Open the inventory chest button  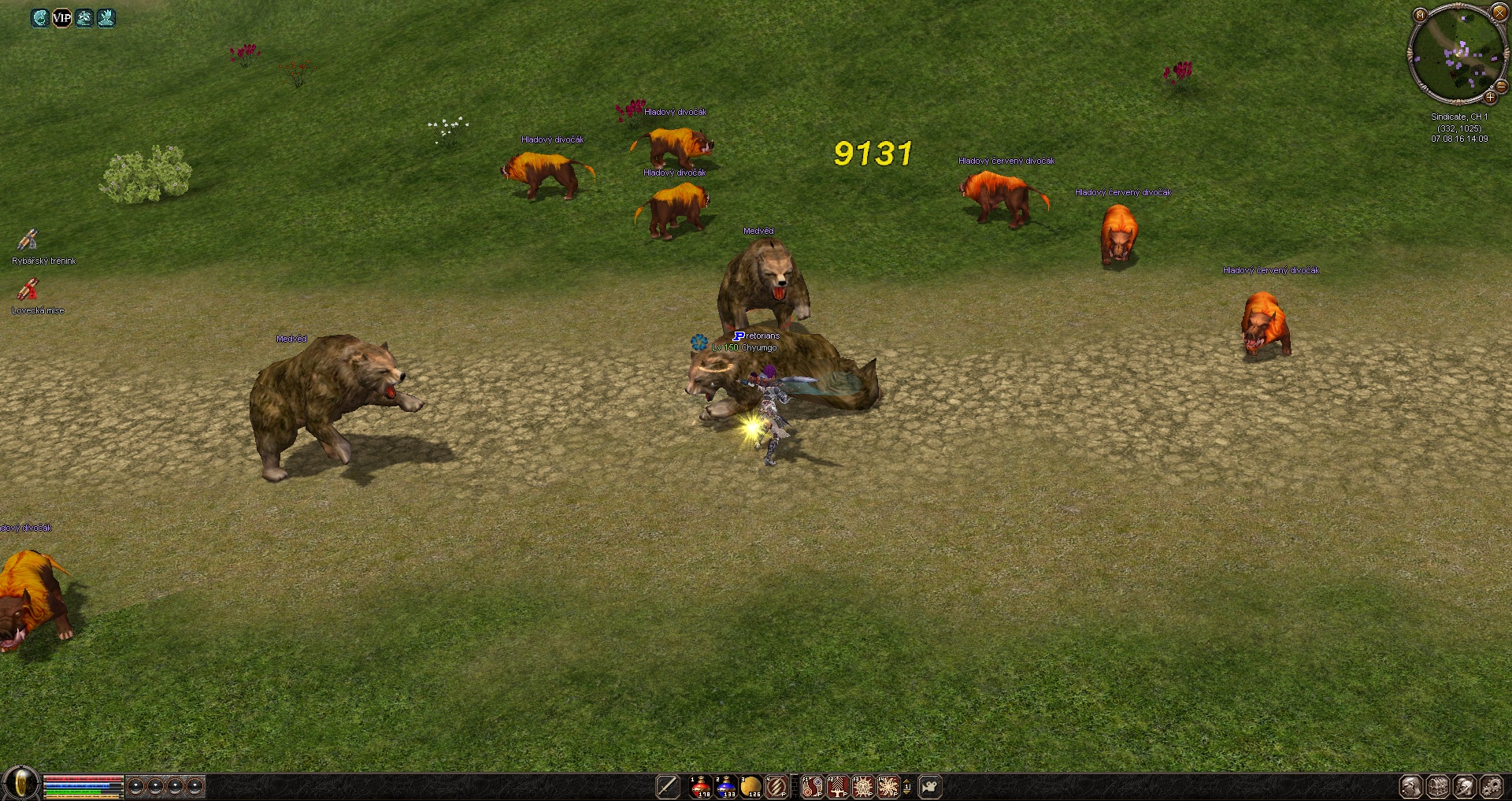pyautogui.click(x=1438, y=786)
